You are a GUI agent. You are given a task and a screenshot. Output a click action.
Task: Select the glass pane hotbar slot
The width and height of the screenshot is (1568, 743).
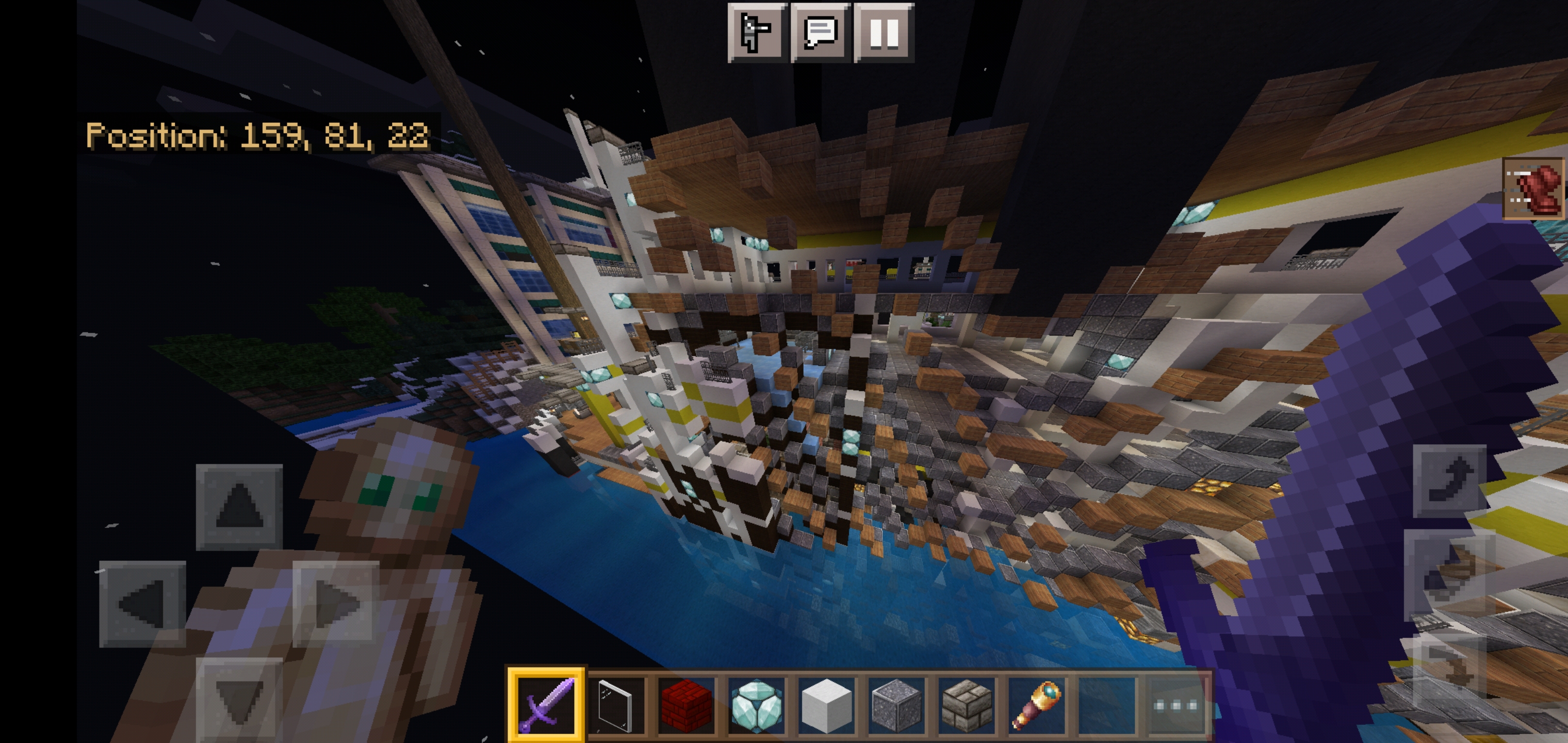point(616,705)
